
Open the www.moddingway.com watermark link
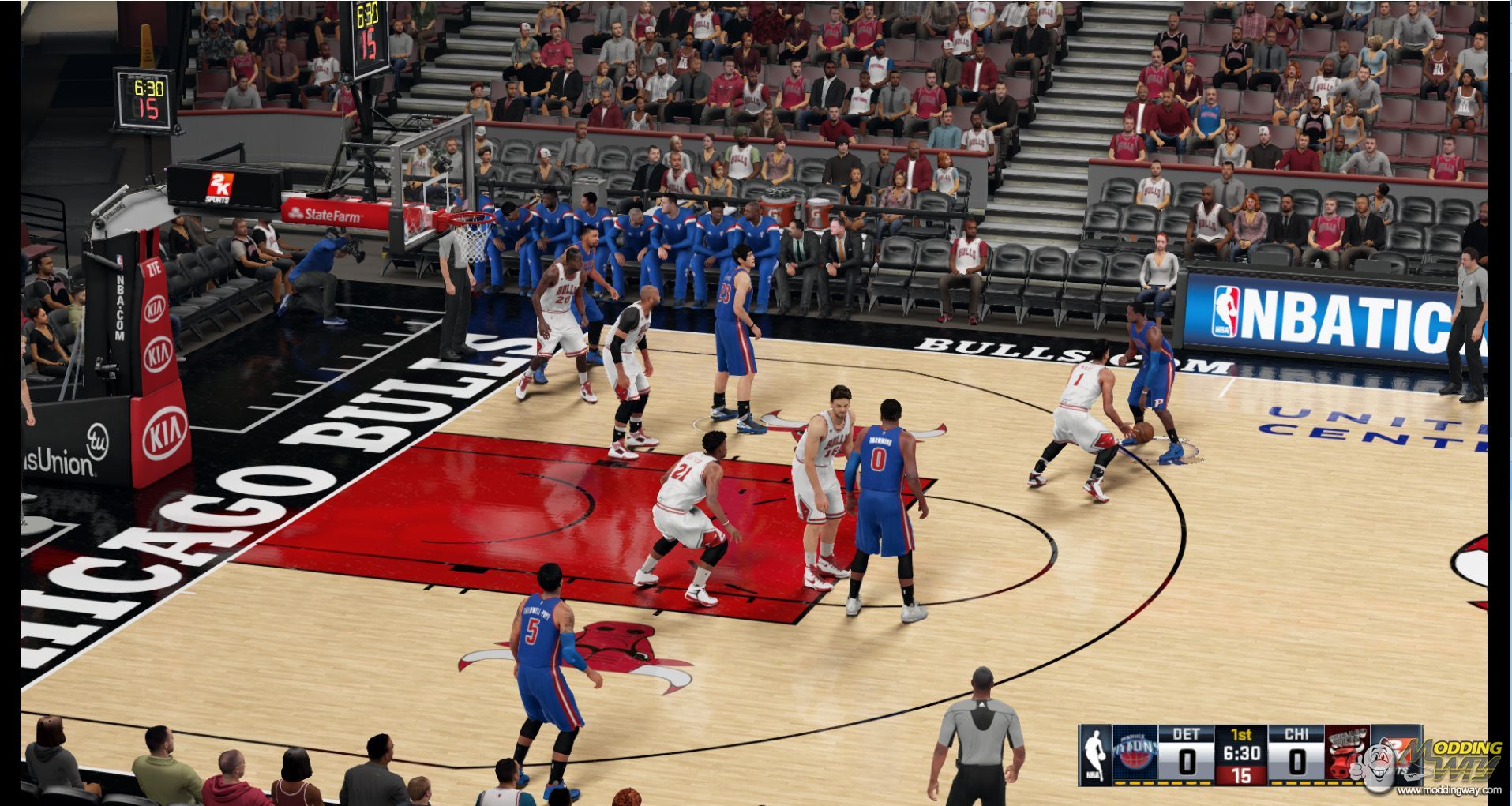pos(1449,790)
